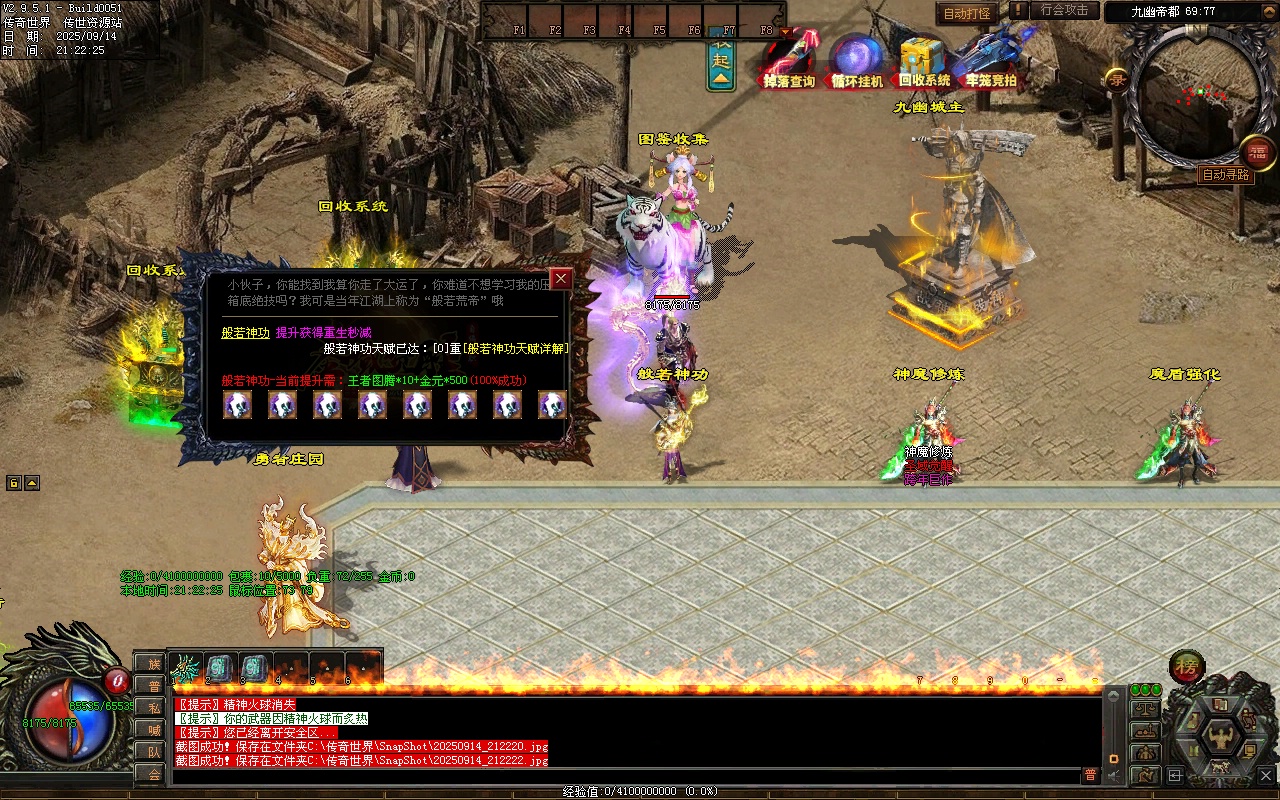The image size is (1280, 800).
Task: Click the 福 button beside the minimap
Action: (1257, 152)
